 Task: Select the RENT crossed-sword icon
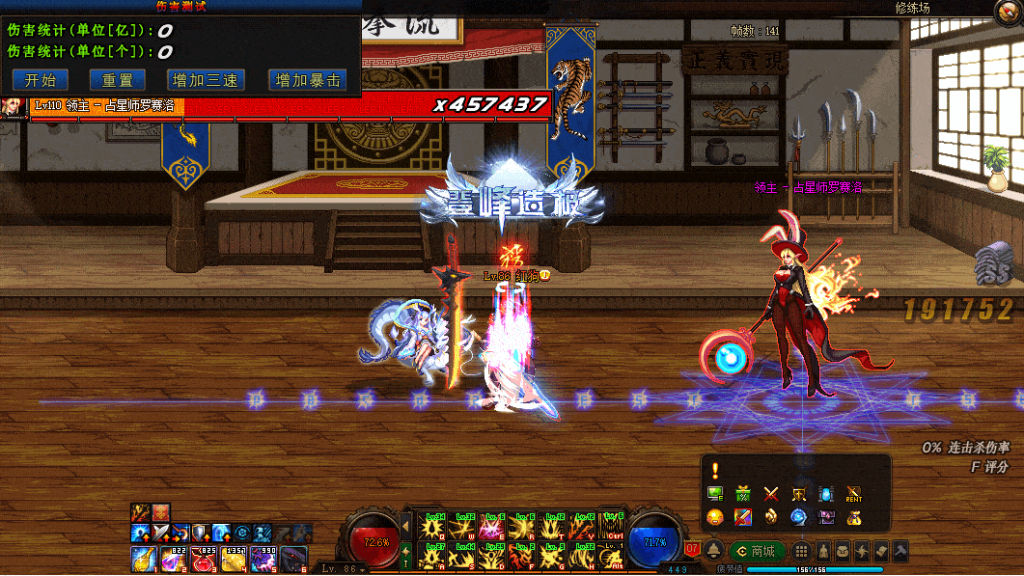click(x=853, y=493)
